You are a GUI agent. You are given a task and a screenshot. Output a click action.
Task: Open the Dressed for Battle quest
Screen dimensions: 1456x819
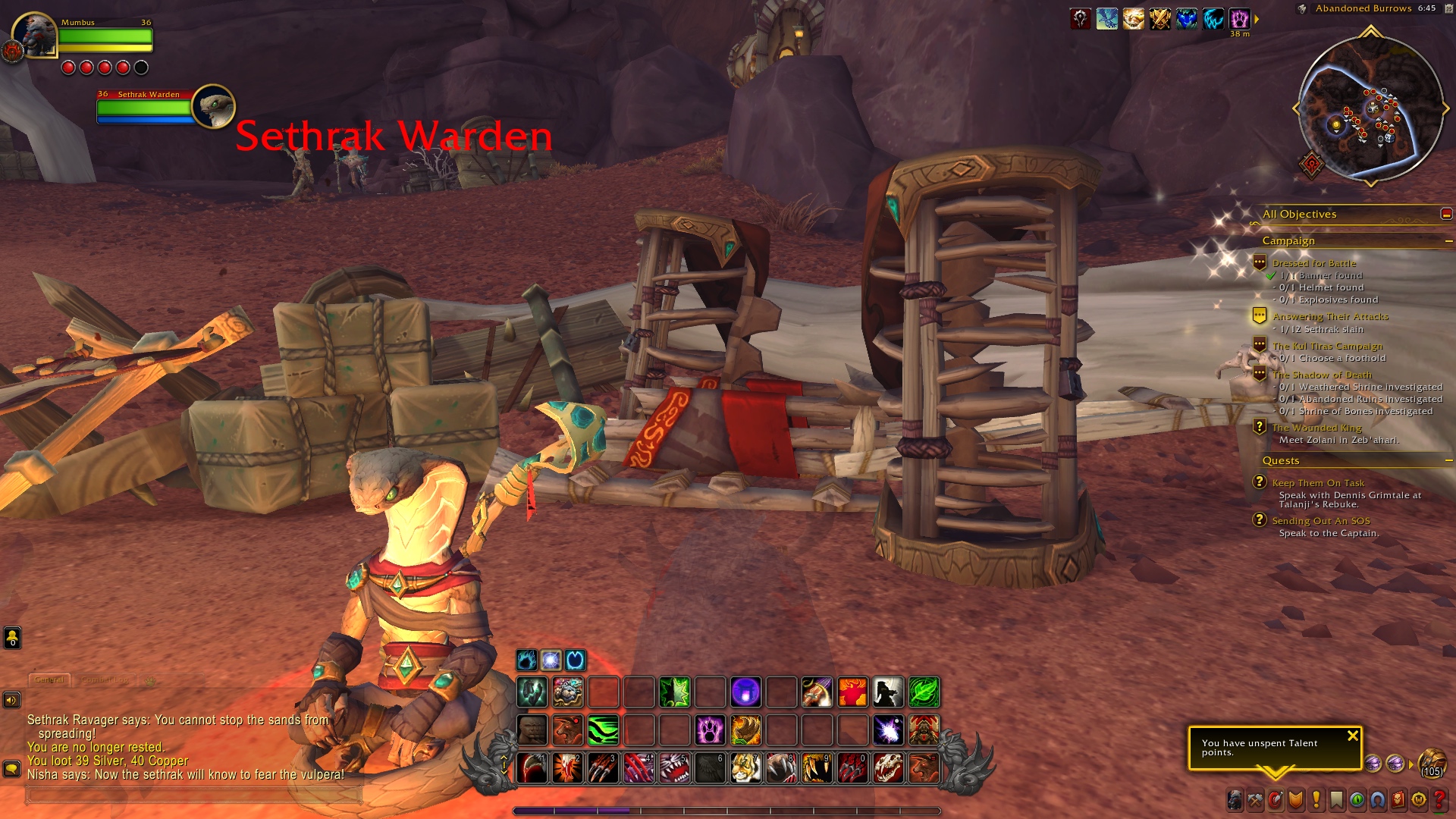pos(1313,263)
